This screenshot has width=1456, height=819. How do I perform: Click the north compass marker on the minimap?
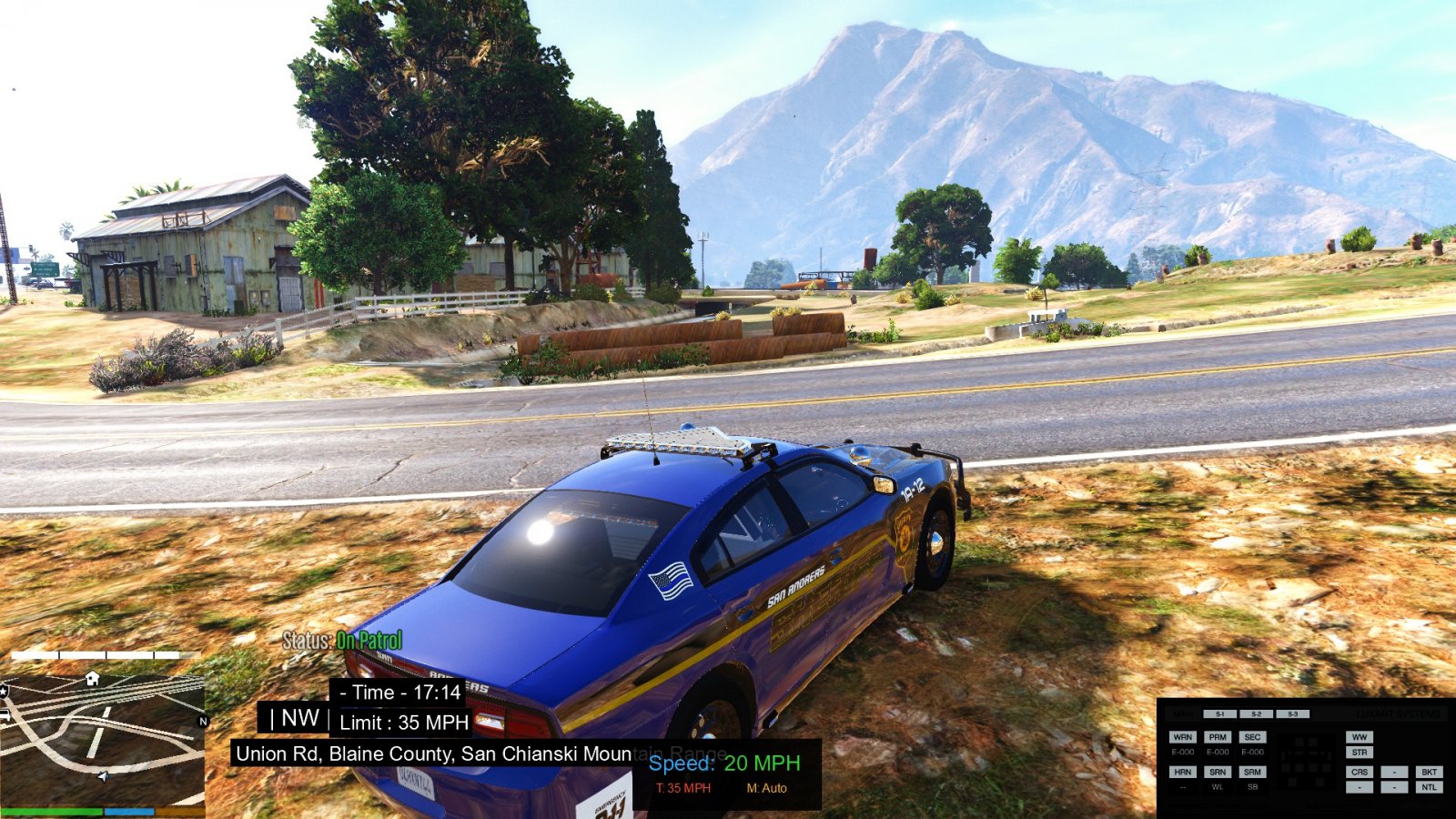click(x=203, y=721)
